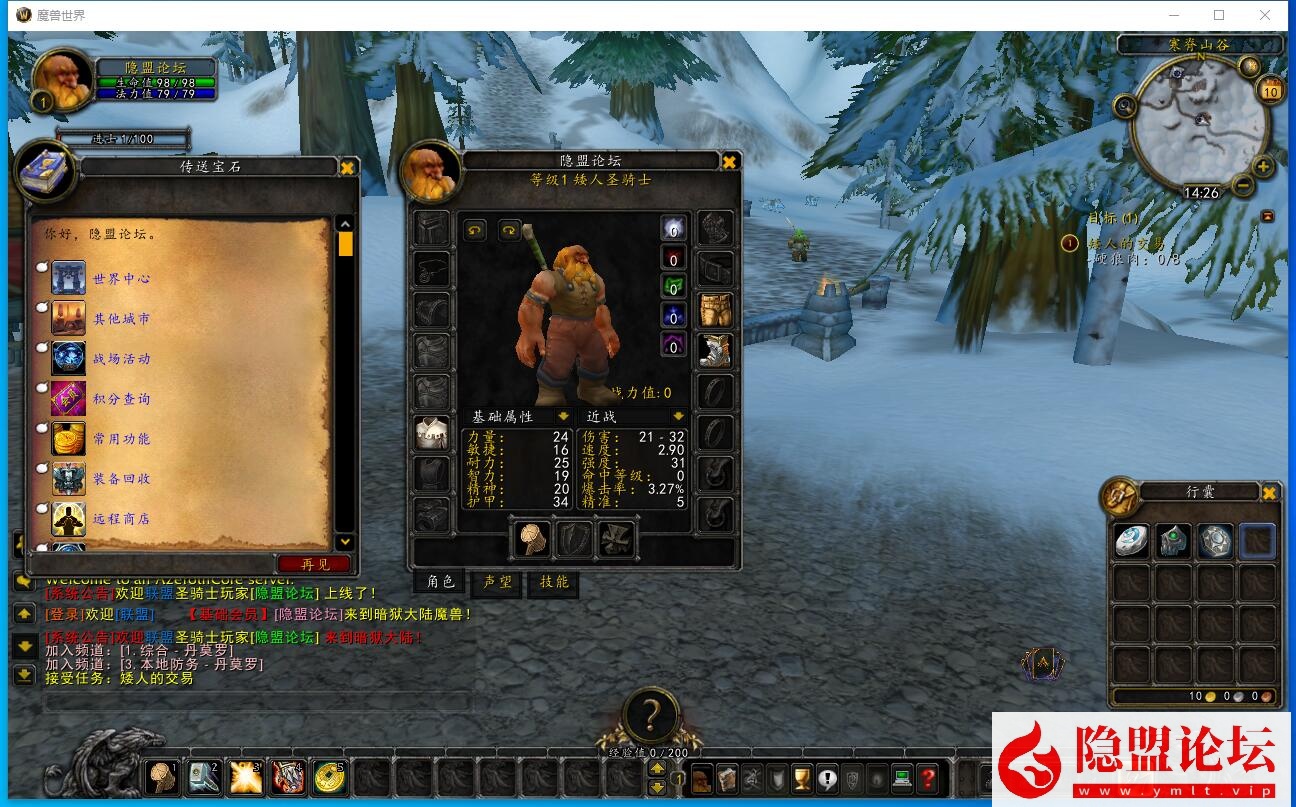Choose the 世界中心 teleport option
Screen dimensions: 1296x807
tap(120, 279)
